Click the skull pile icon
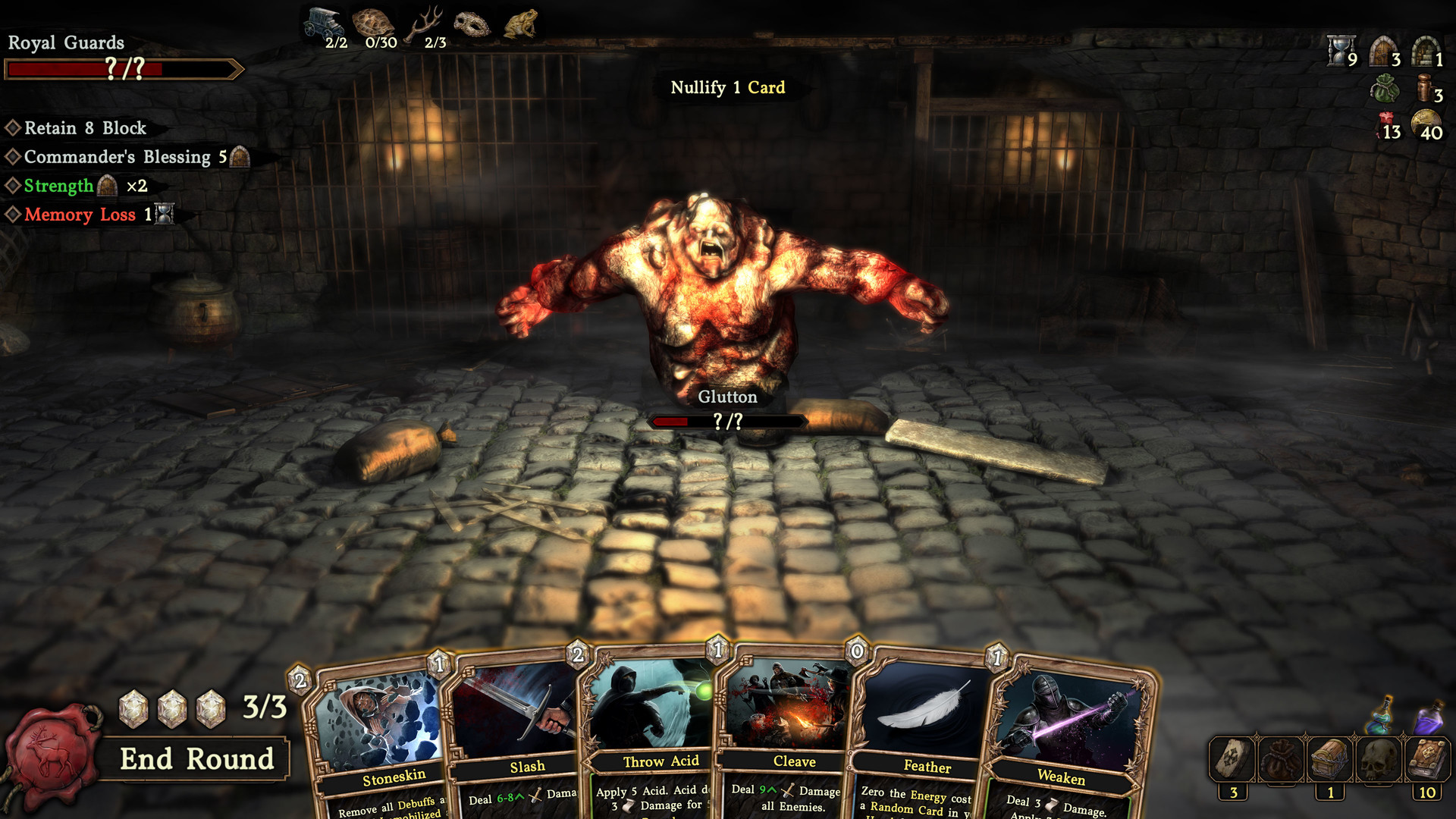This screenshot has height=819, width=1456. (1379, 759)
